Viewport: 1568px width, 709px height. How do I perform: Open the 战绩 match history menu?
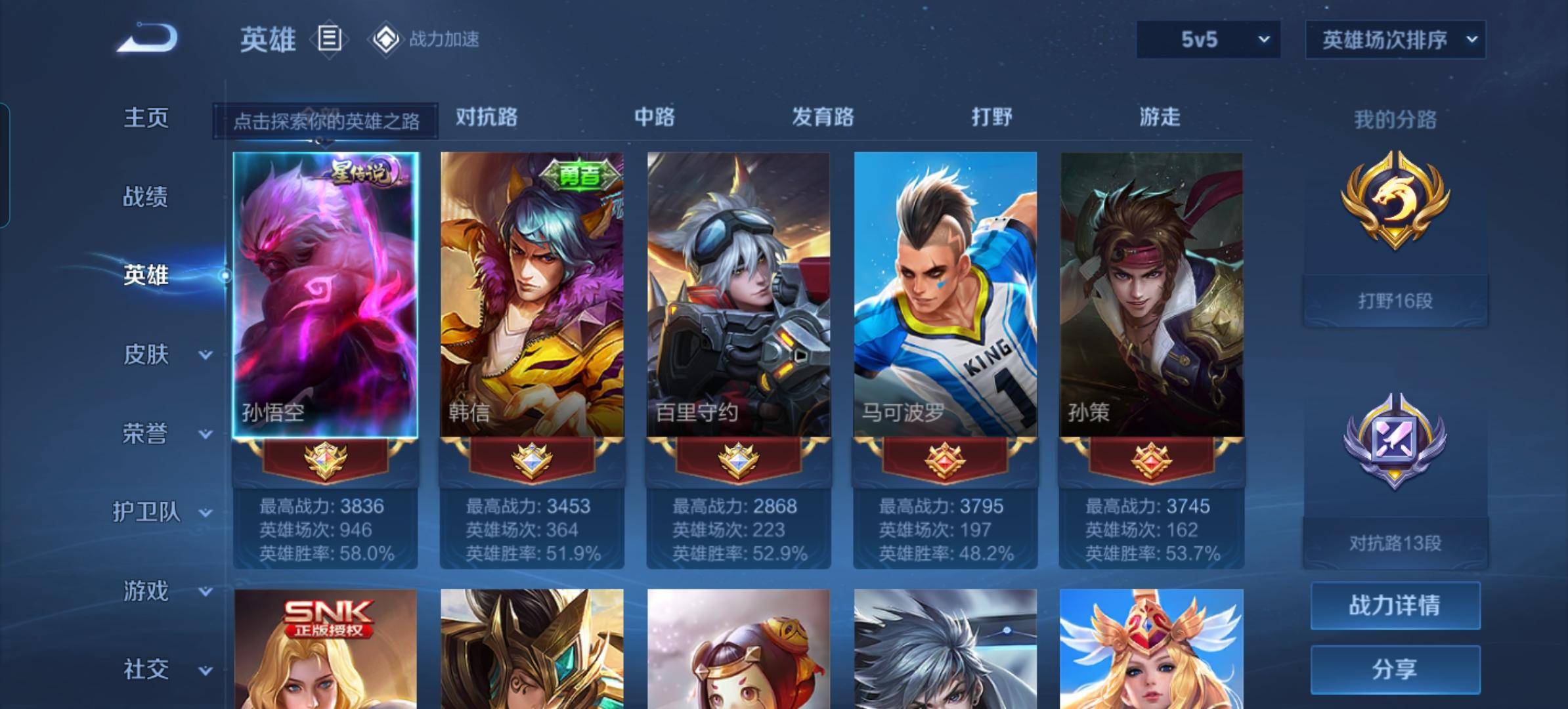pos(146,196)
